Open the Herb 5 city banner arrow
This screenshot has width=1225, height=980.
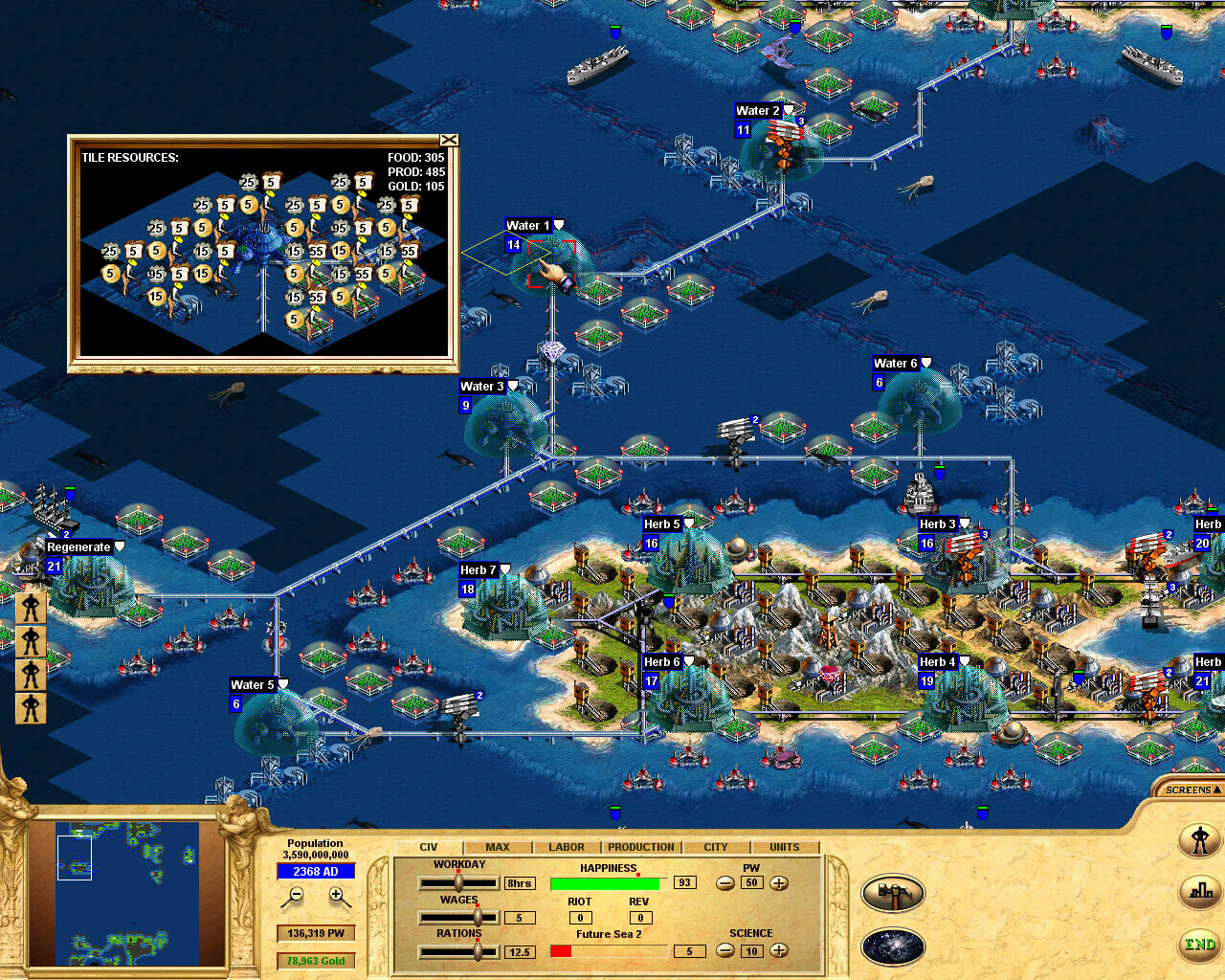coord(688,523)
